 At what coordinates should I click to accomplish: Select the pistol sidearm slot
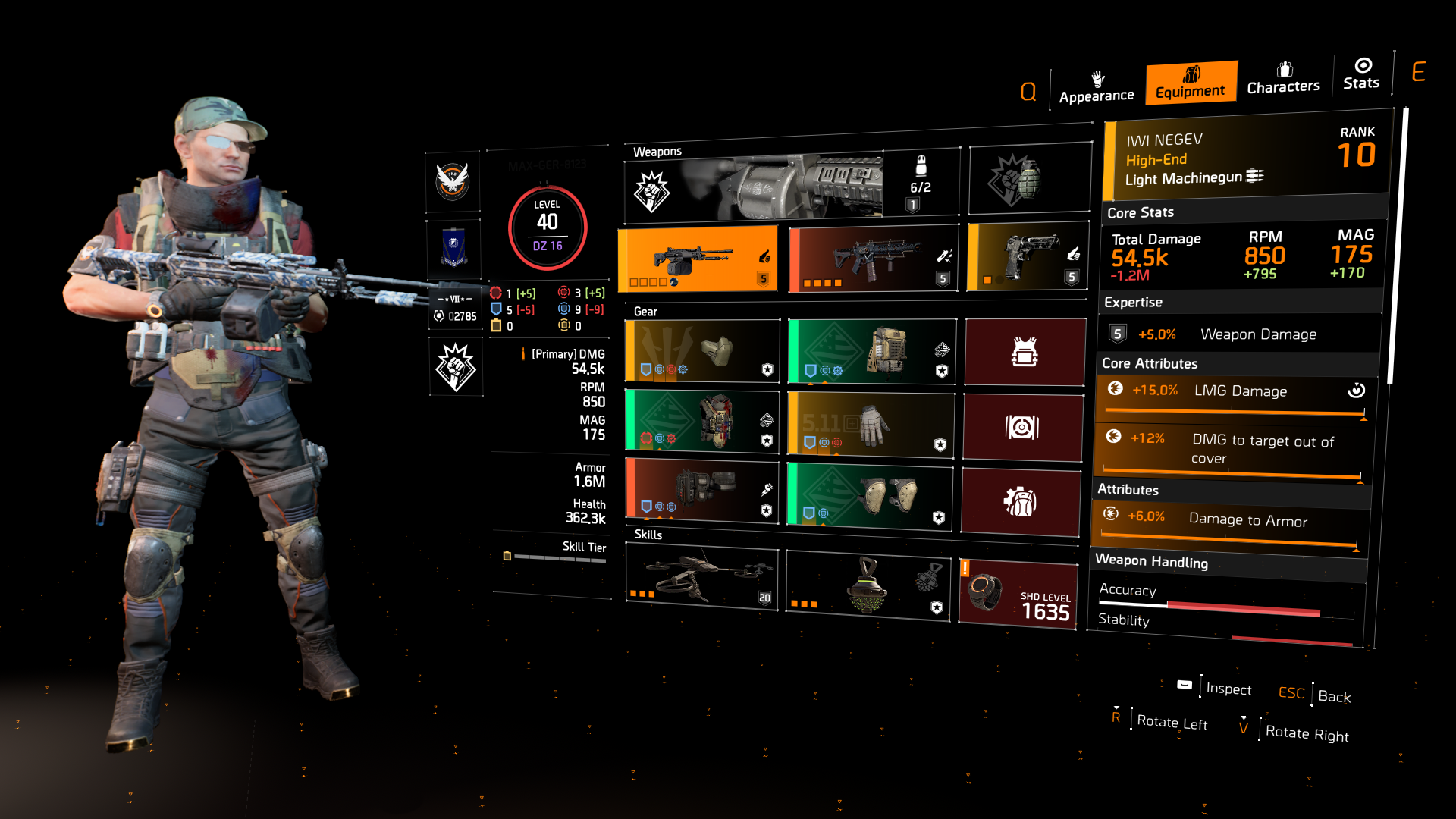(x=1028, y=256)
